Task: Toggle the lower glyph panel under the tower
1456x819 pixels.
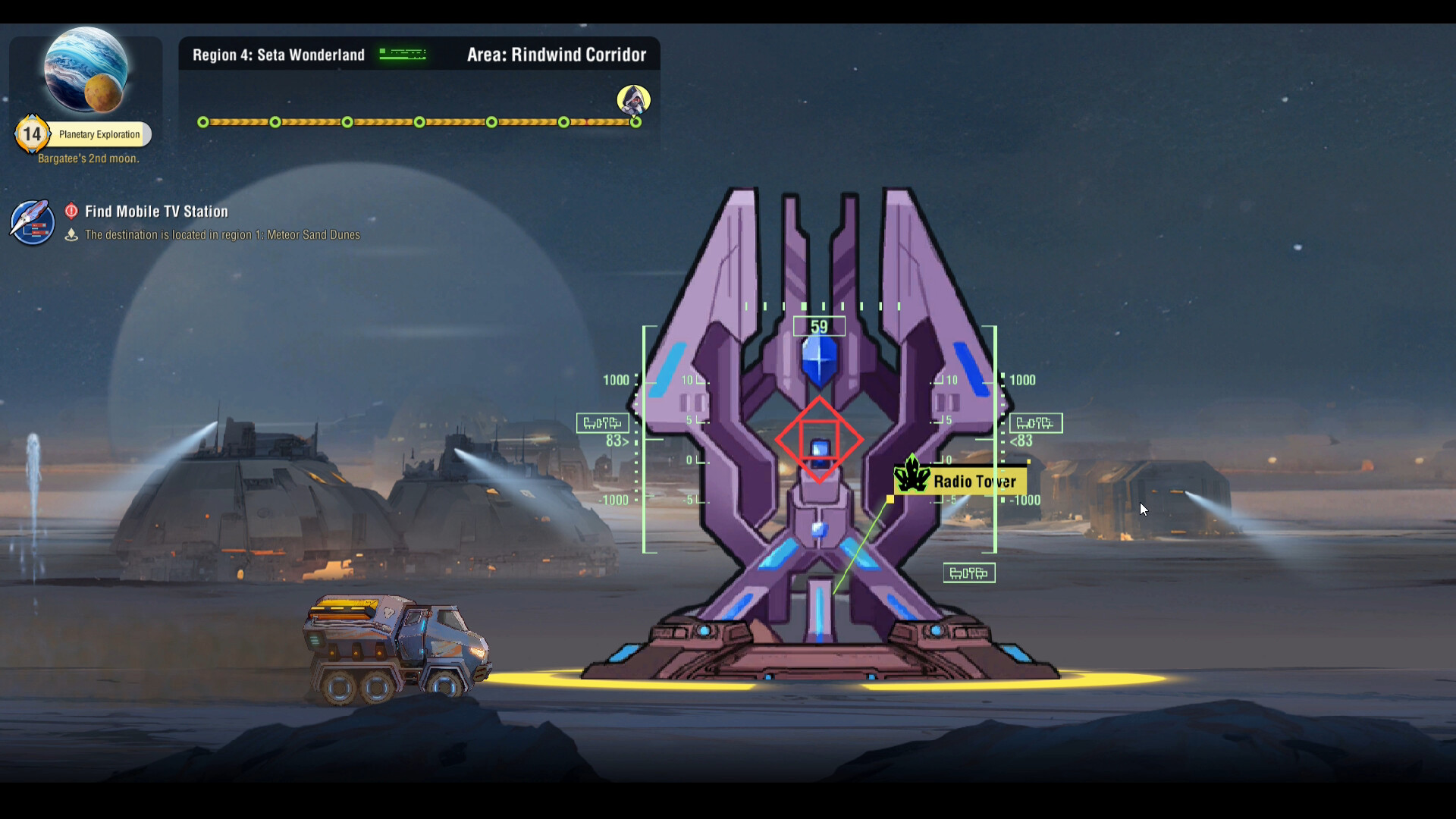Action: click(x=970, y=573)
